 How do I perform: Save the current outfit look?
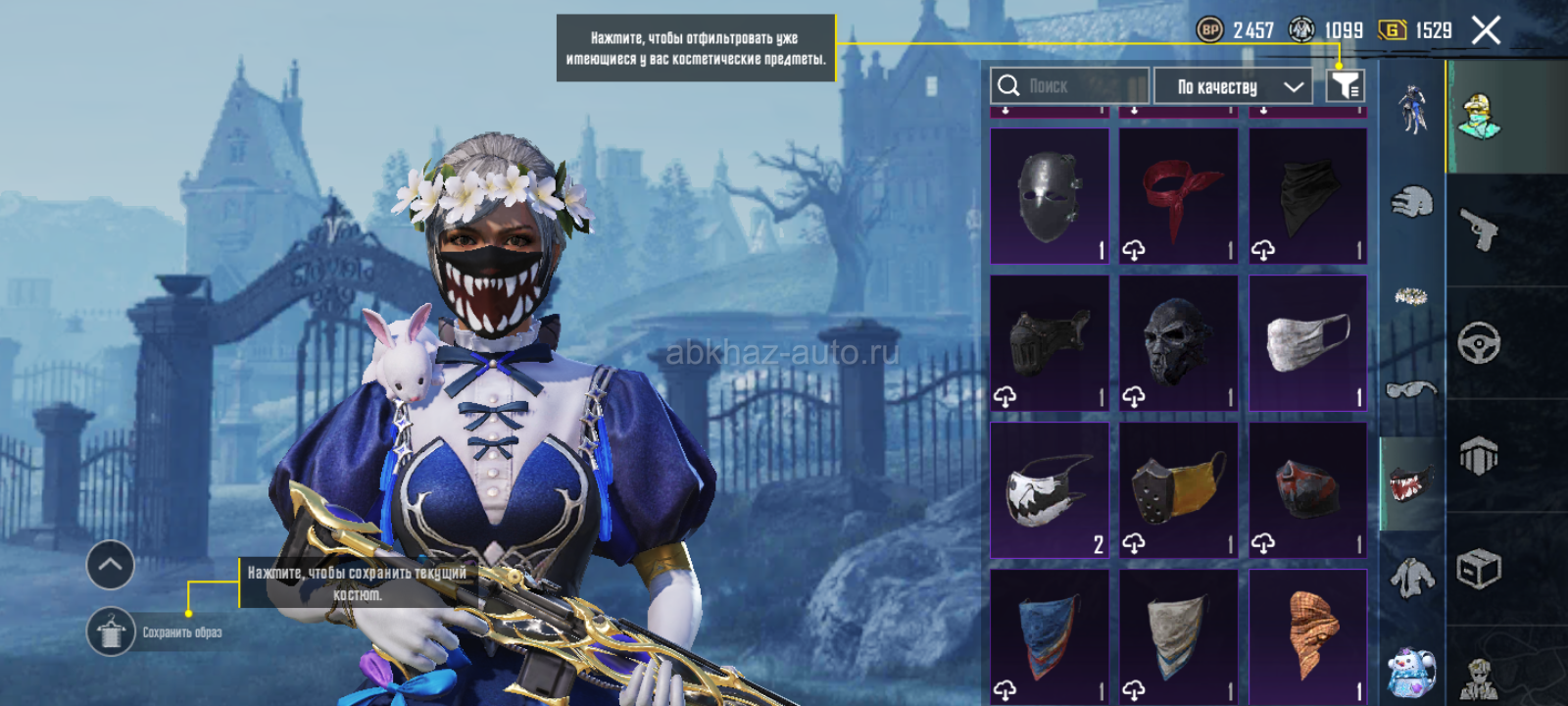[111, 632]
